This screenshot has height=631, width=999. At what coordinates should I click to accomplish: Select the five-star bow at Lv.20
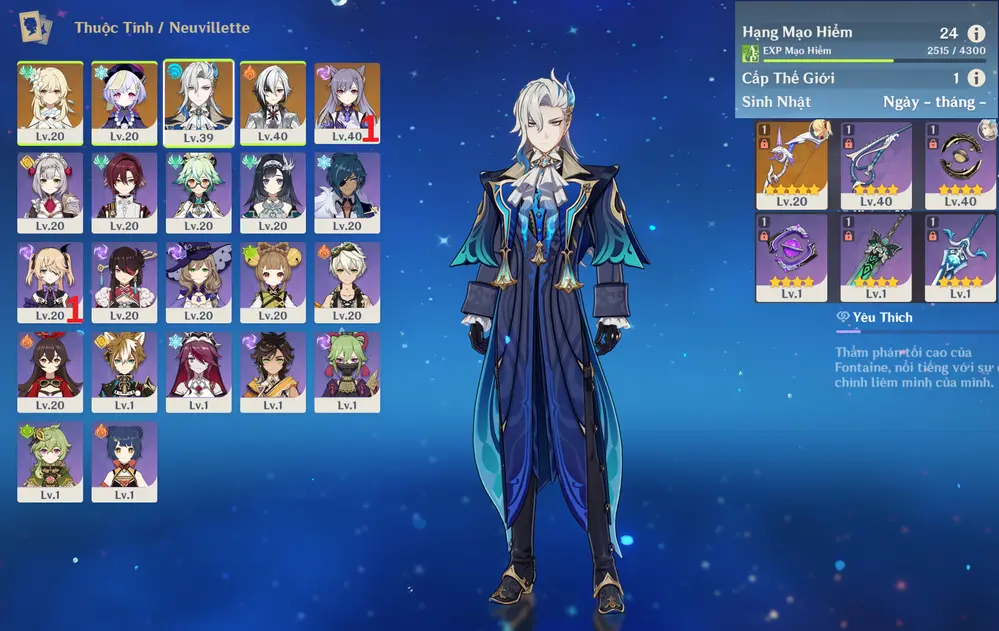pyautogui.click(x=791, y=160)
